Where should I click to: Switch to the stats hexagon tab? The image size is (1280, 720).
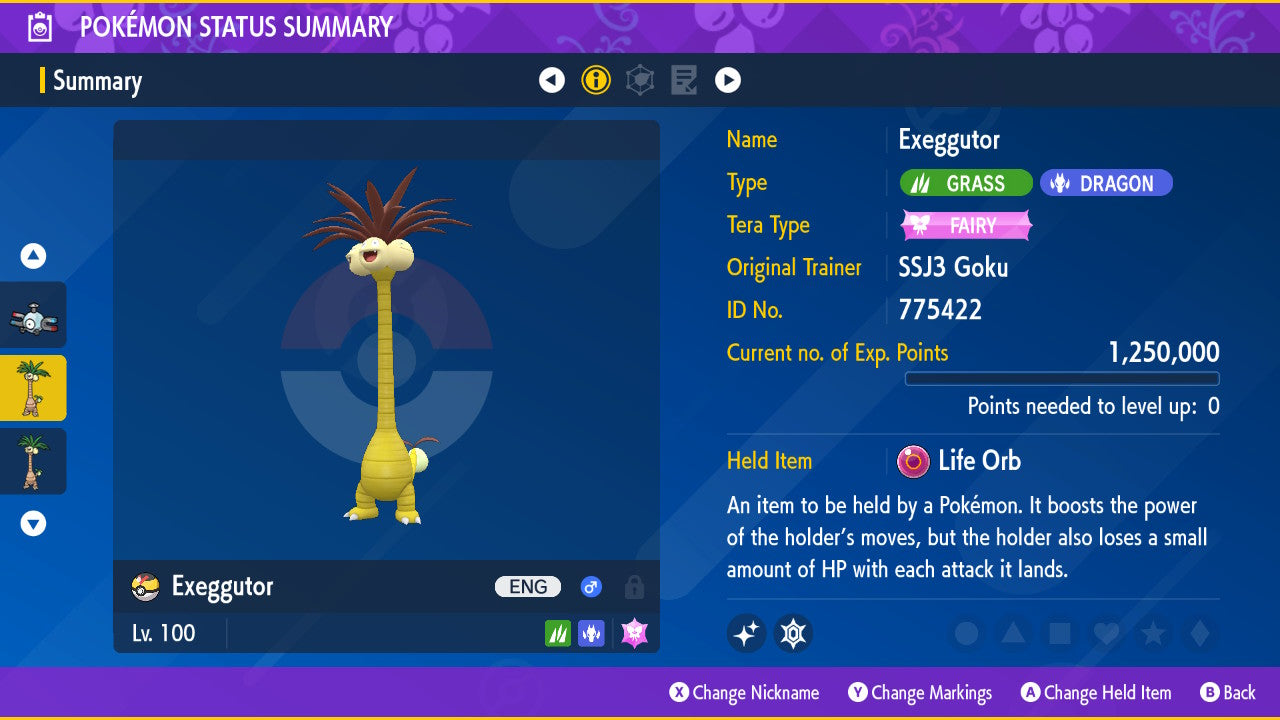click(x=640, y=80)
